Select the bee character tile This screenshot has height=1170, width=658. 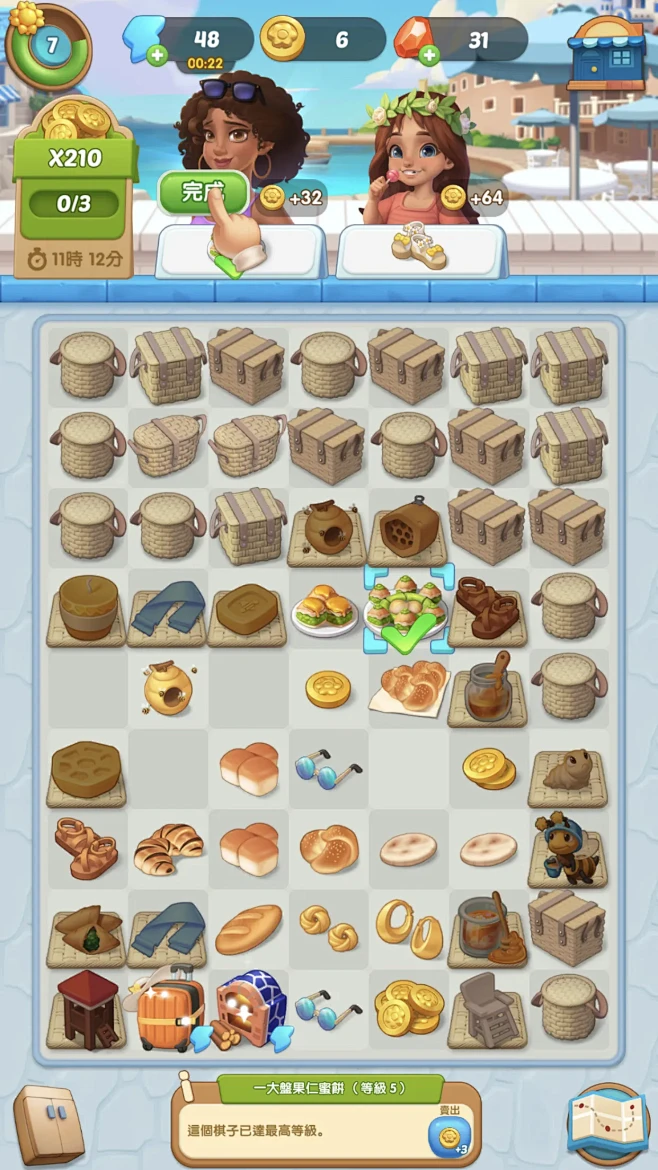[567, 849]
